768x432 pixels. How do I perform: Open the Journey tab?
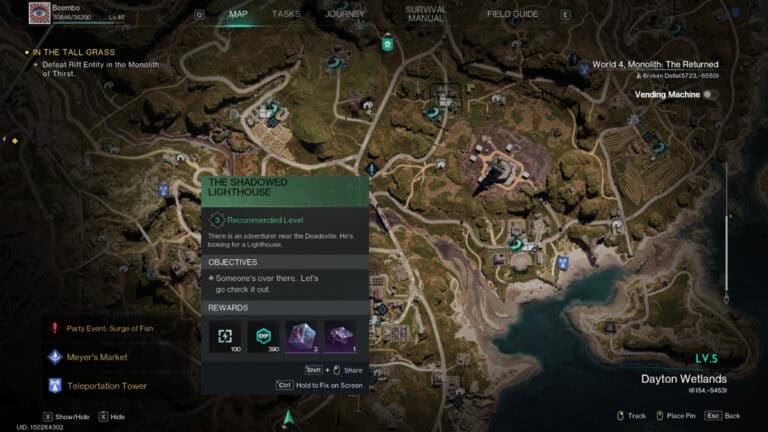click(344, 14)
